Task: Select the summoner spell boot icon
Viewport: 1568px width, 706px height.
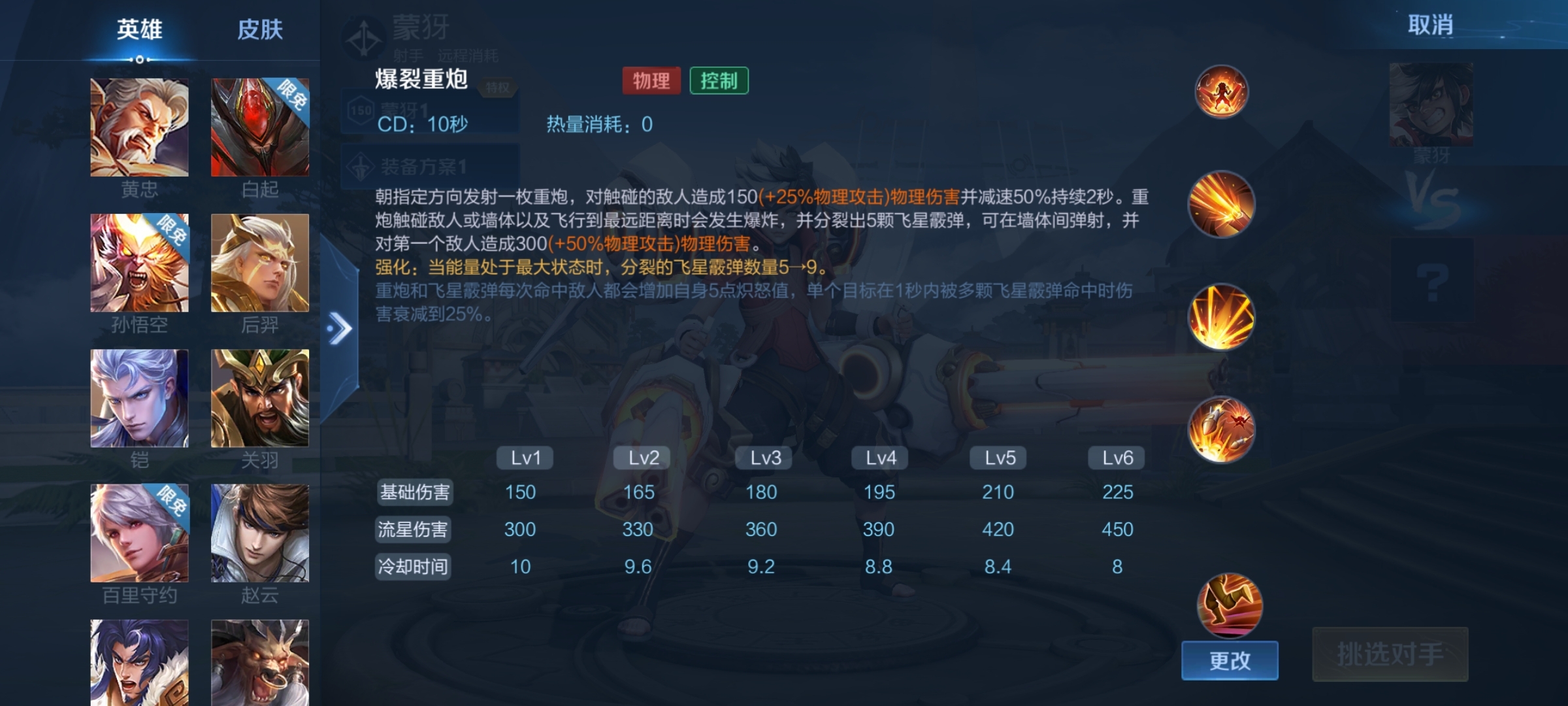Action: coord(1229,605)
